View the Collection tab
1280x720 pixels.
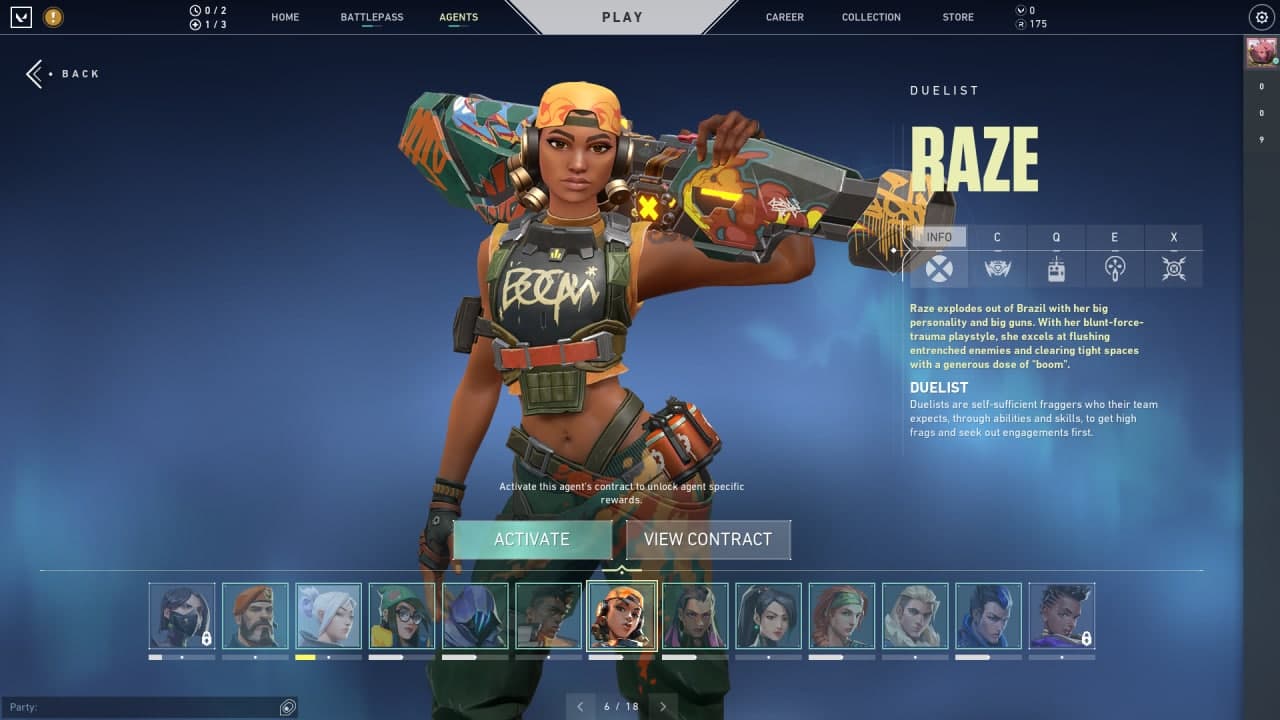tap(871, 17)
